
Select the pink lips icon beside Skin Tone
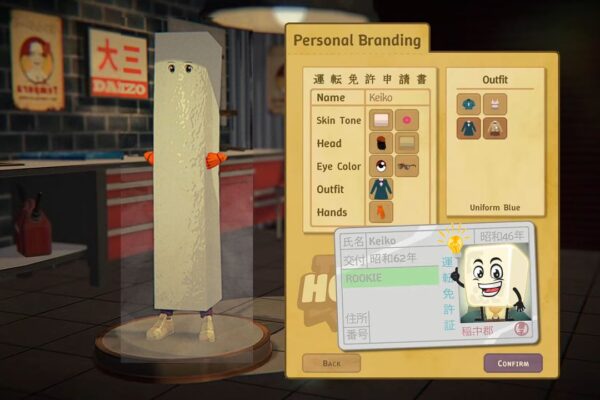pos(407,121)
